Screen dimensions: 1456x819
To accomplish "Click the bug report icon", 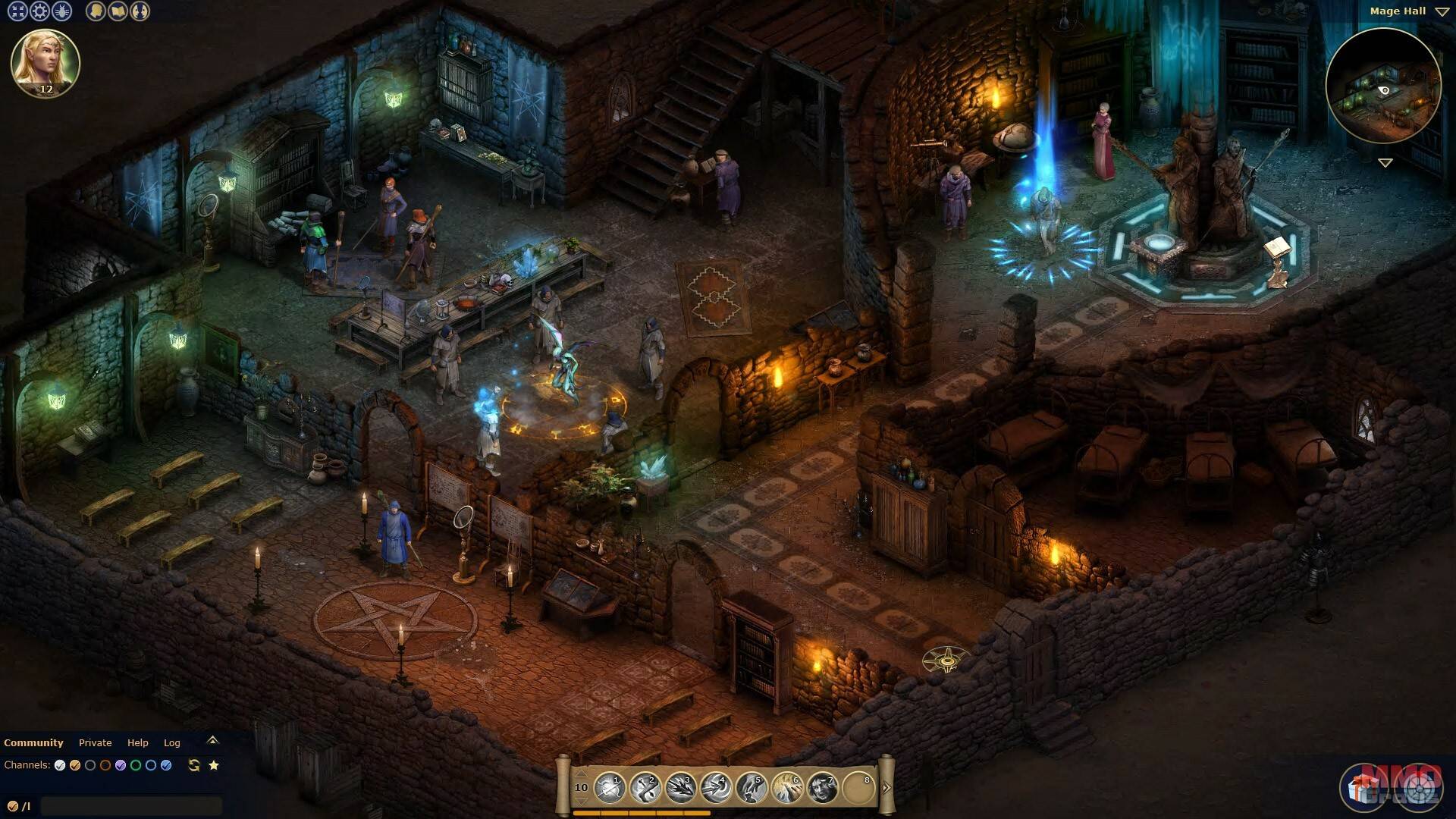I will coord(61,11).
